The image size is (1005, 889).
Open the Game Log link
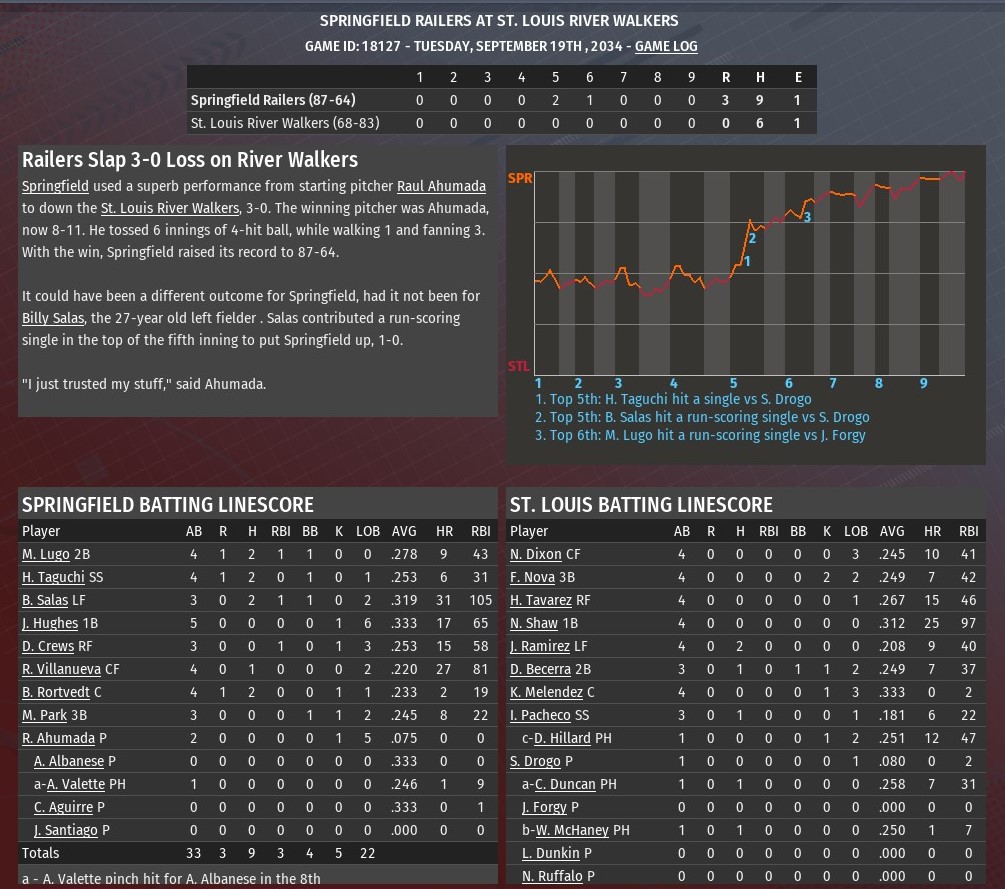pos(666,46)
